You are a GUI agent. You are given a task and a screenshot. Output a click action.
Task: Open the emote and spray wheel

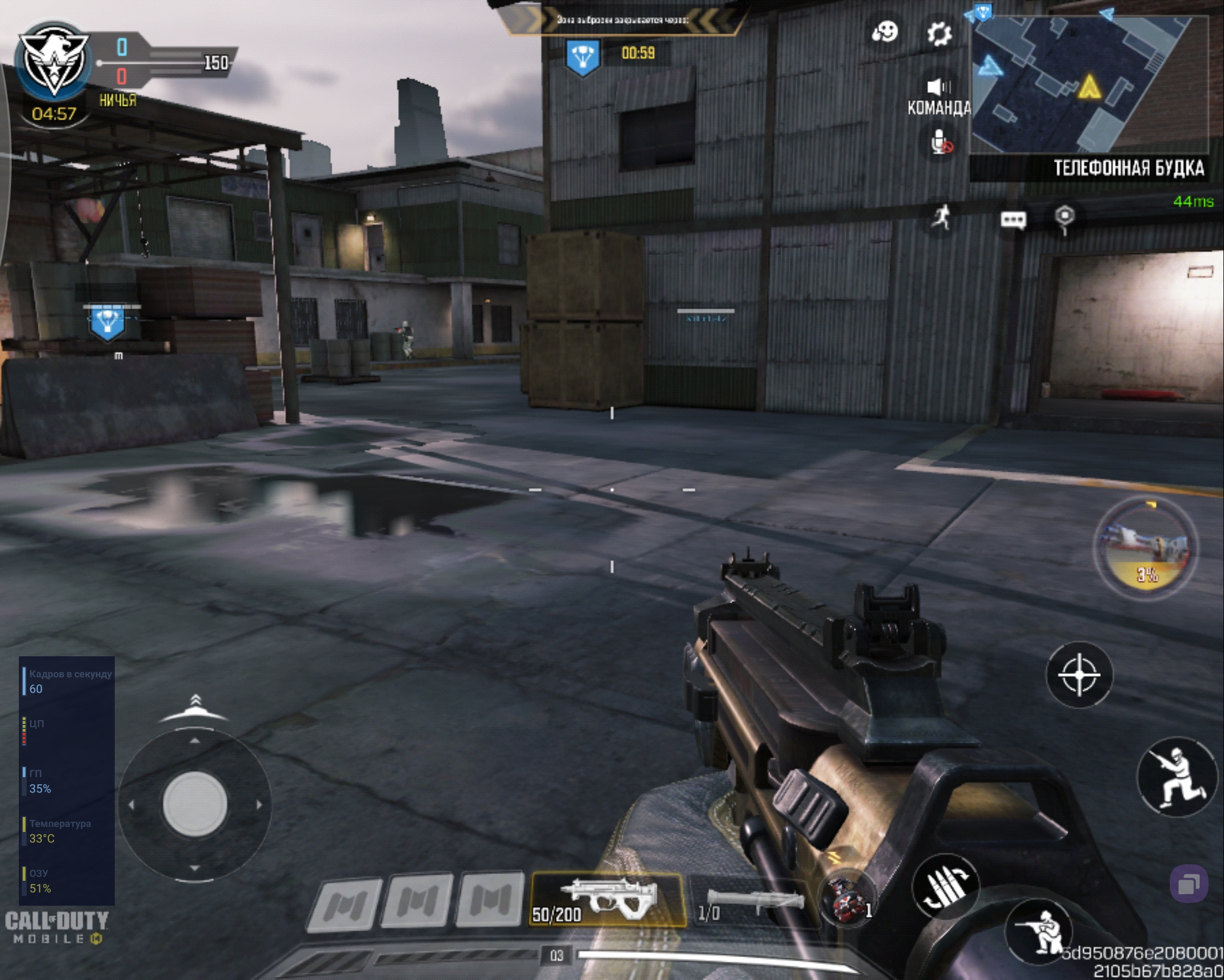tap(885, 32)
